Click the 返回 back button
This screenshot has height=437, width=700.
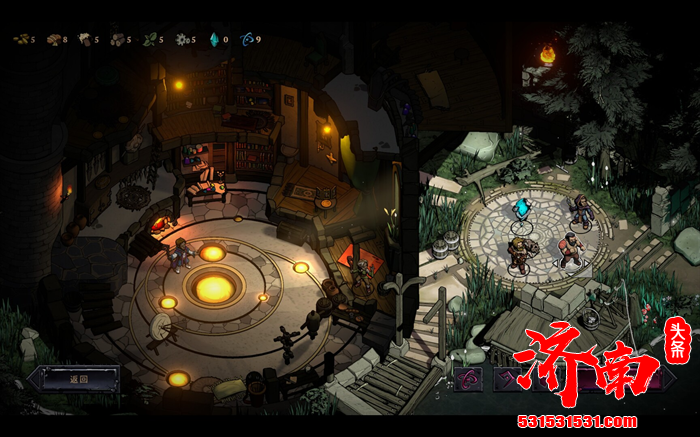pyautogui.click(x=78, y=379)
